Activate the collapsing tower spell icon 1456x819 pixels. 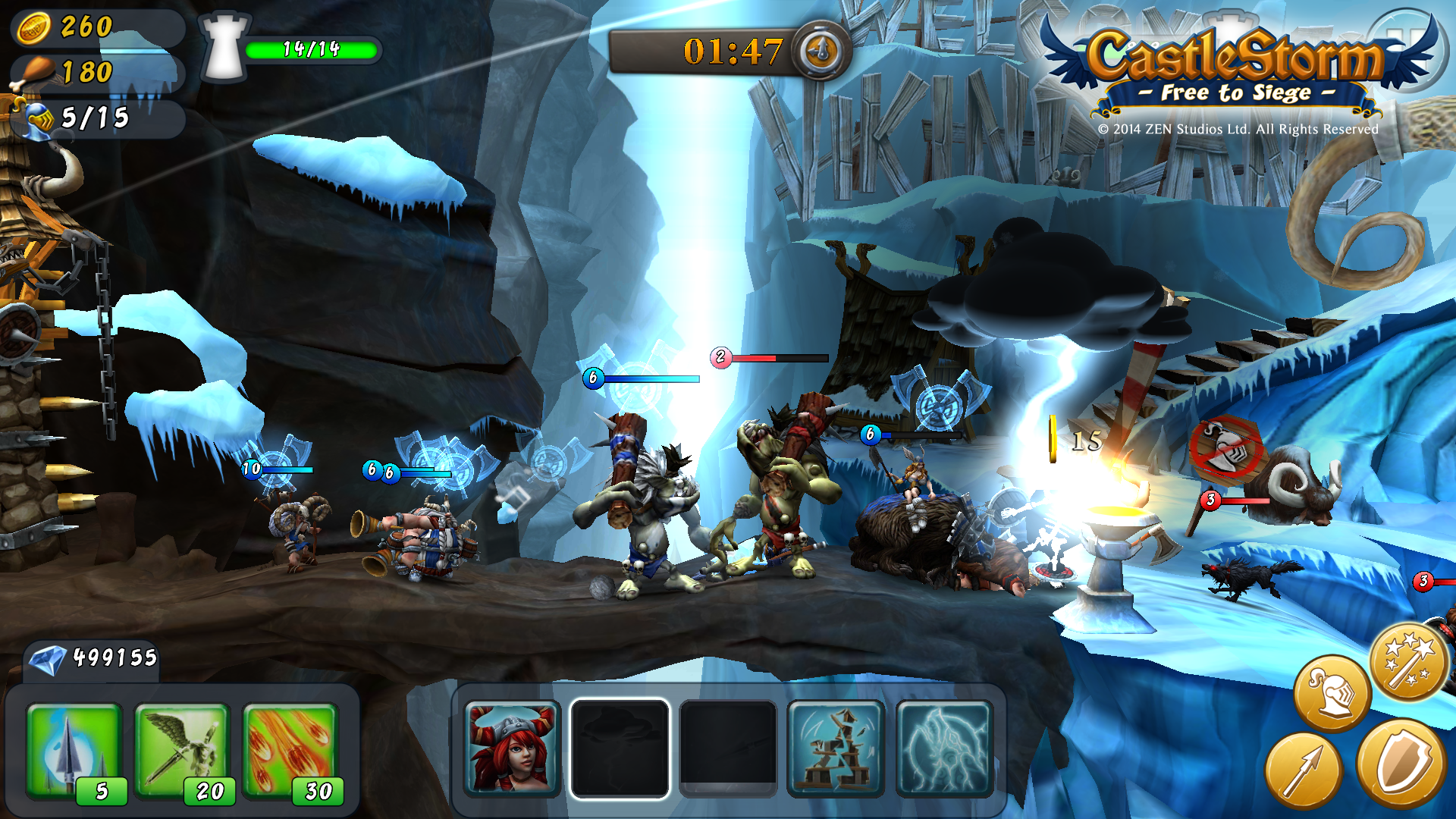836,748
